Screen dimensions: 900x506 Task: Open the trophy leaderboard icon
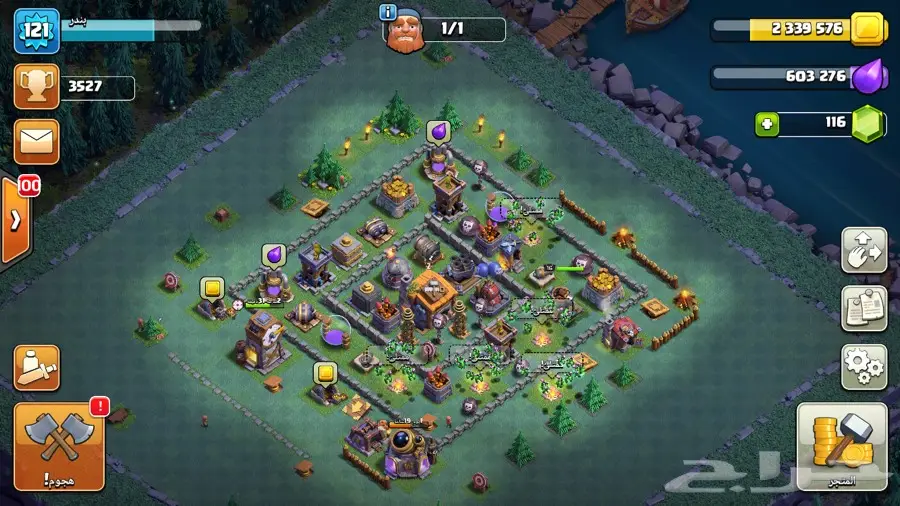[35, 87]
